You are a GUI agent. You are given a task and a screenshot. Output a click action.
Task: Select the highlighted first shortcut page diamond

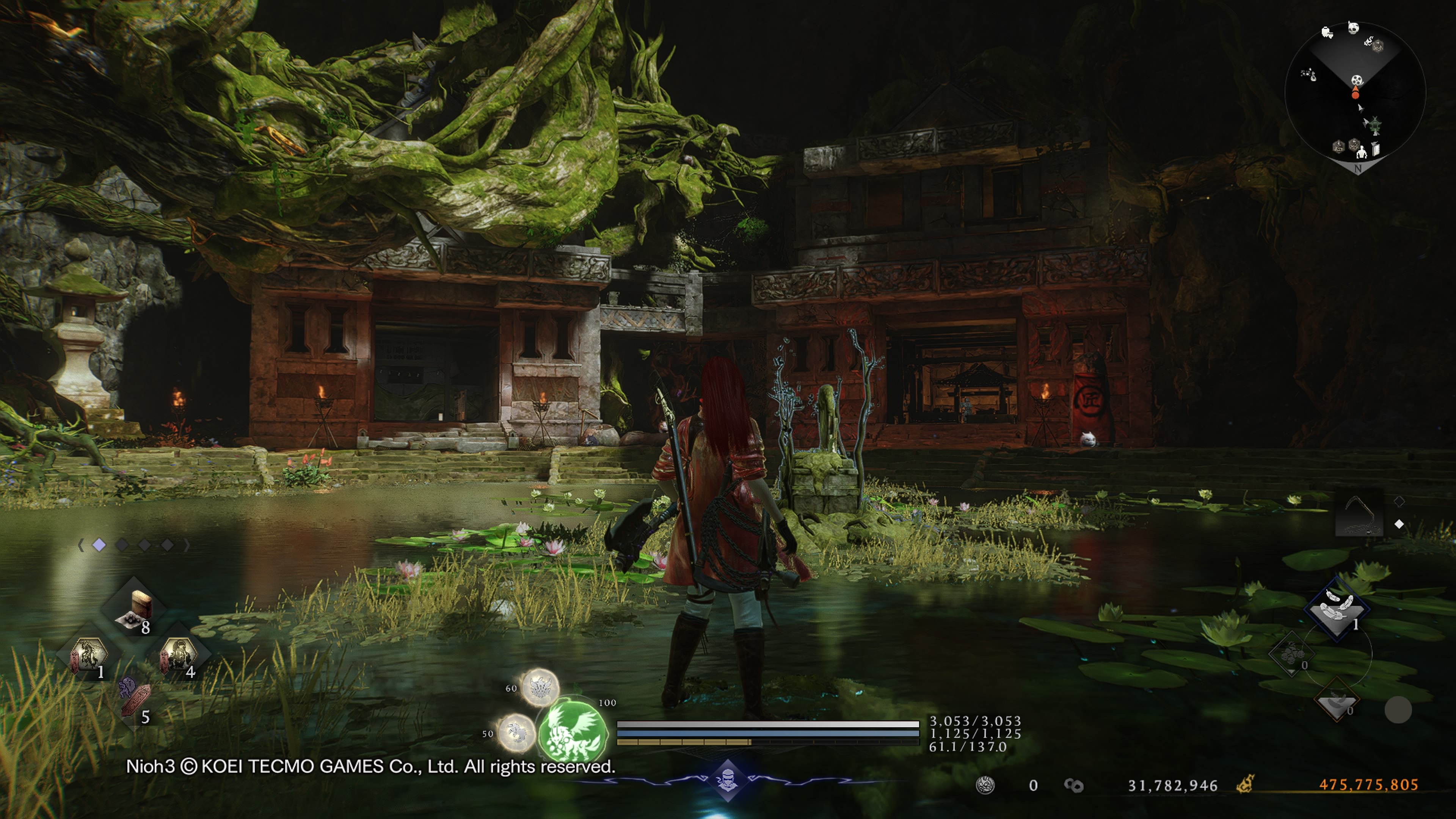[99, 545]
